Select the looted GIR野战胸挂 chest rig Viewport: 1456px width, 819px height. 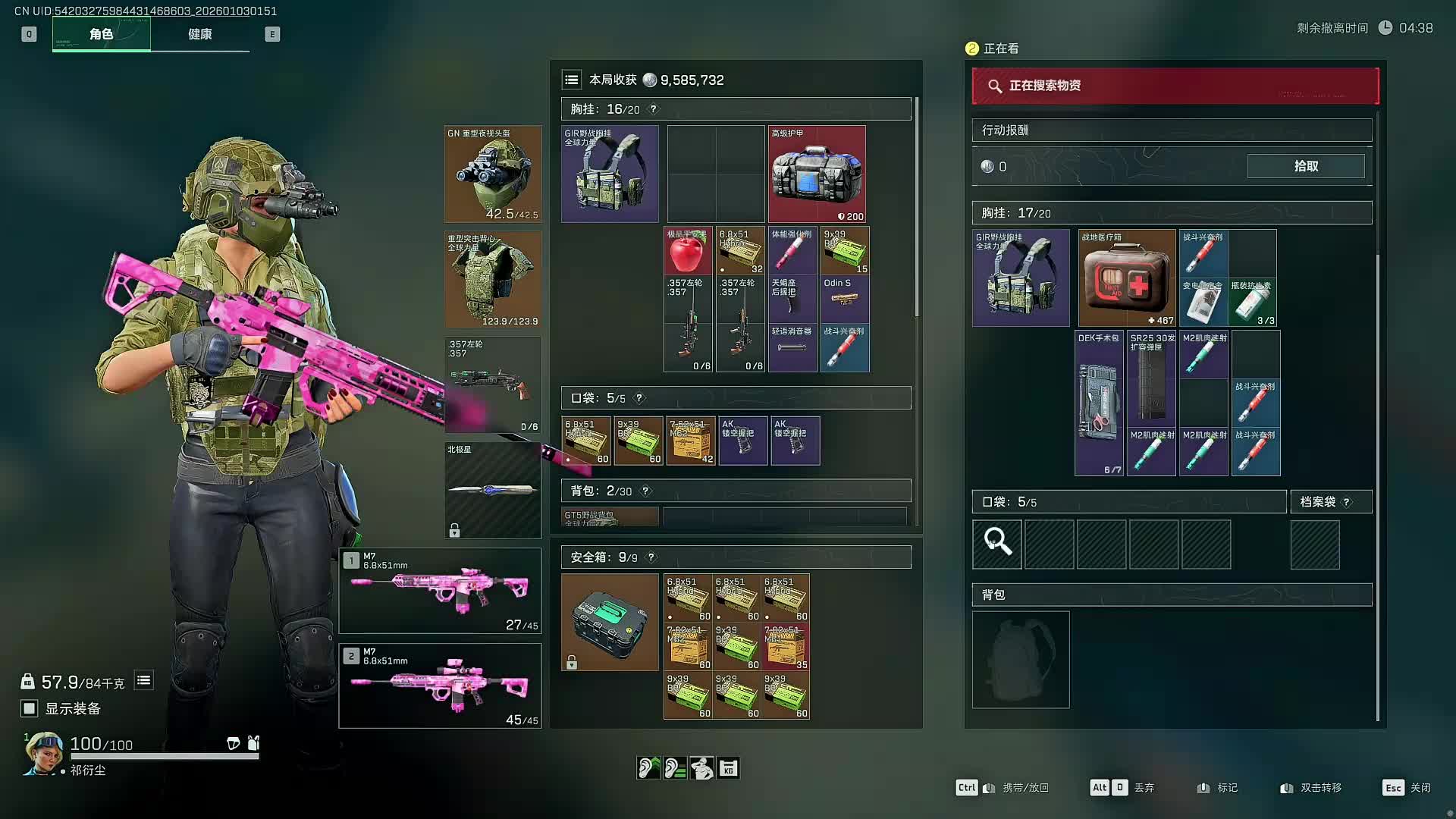tap(1021, 278)
